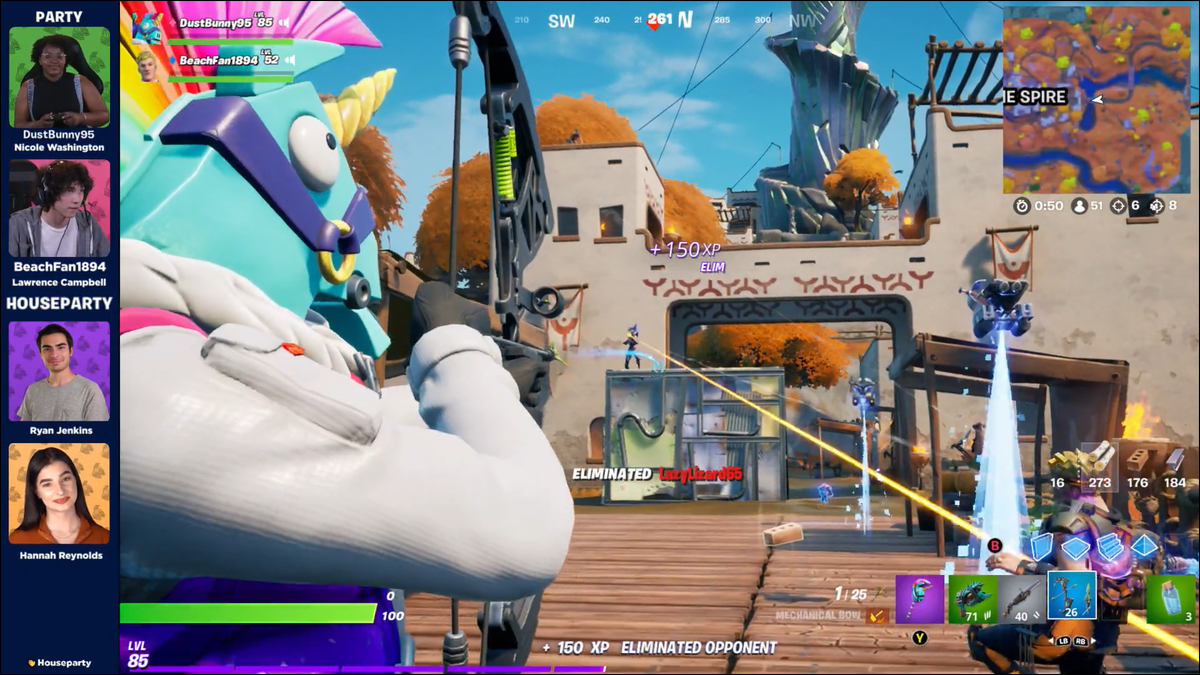
Task: Select the pickaxe slot in the hotbar
Action: (919, 599)
